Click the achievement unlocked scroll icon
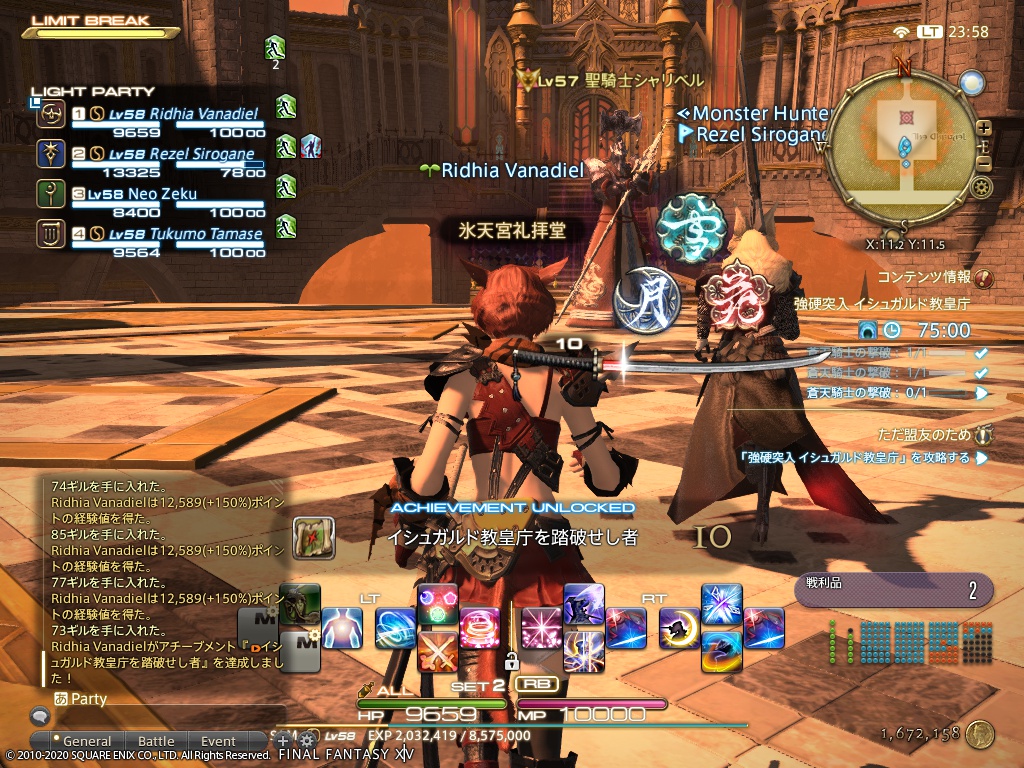Image resolution: width=1024 pixels, height=768 pixels. coord(313,537)
